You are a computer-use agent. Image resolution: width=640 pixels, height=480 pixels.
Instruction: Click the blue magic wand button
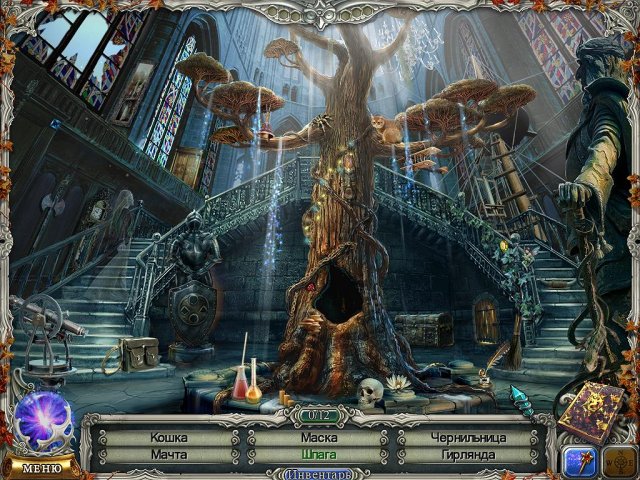[x=580, y=462]
